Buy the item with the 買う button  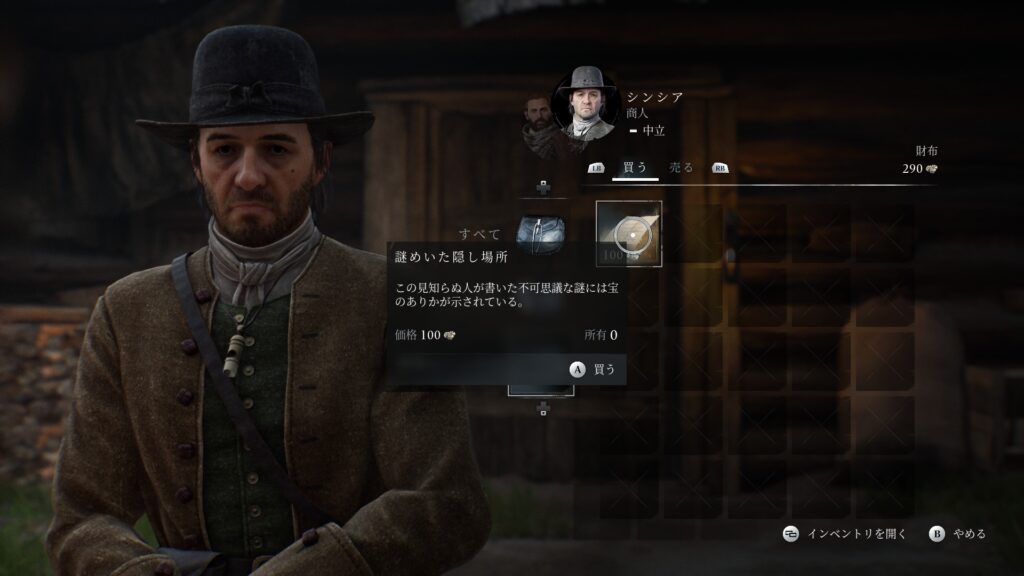pyautogui.click(x=594, y=369)
